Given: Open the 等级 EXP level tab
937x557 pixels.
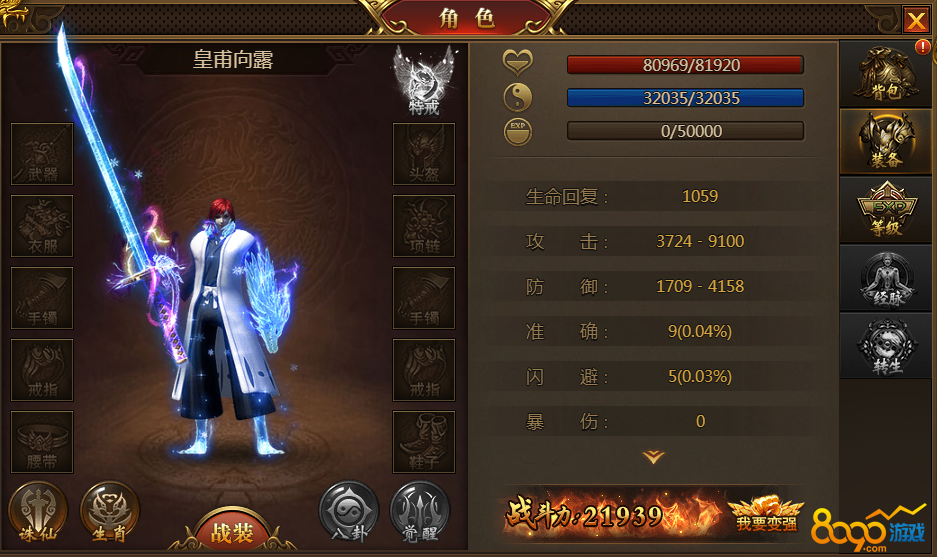Looking at the screenshot, I should click(887, 209).
